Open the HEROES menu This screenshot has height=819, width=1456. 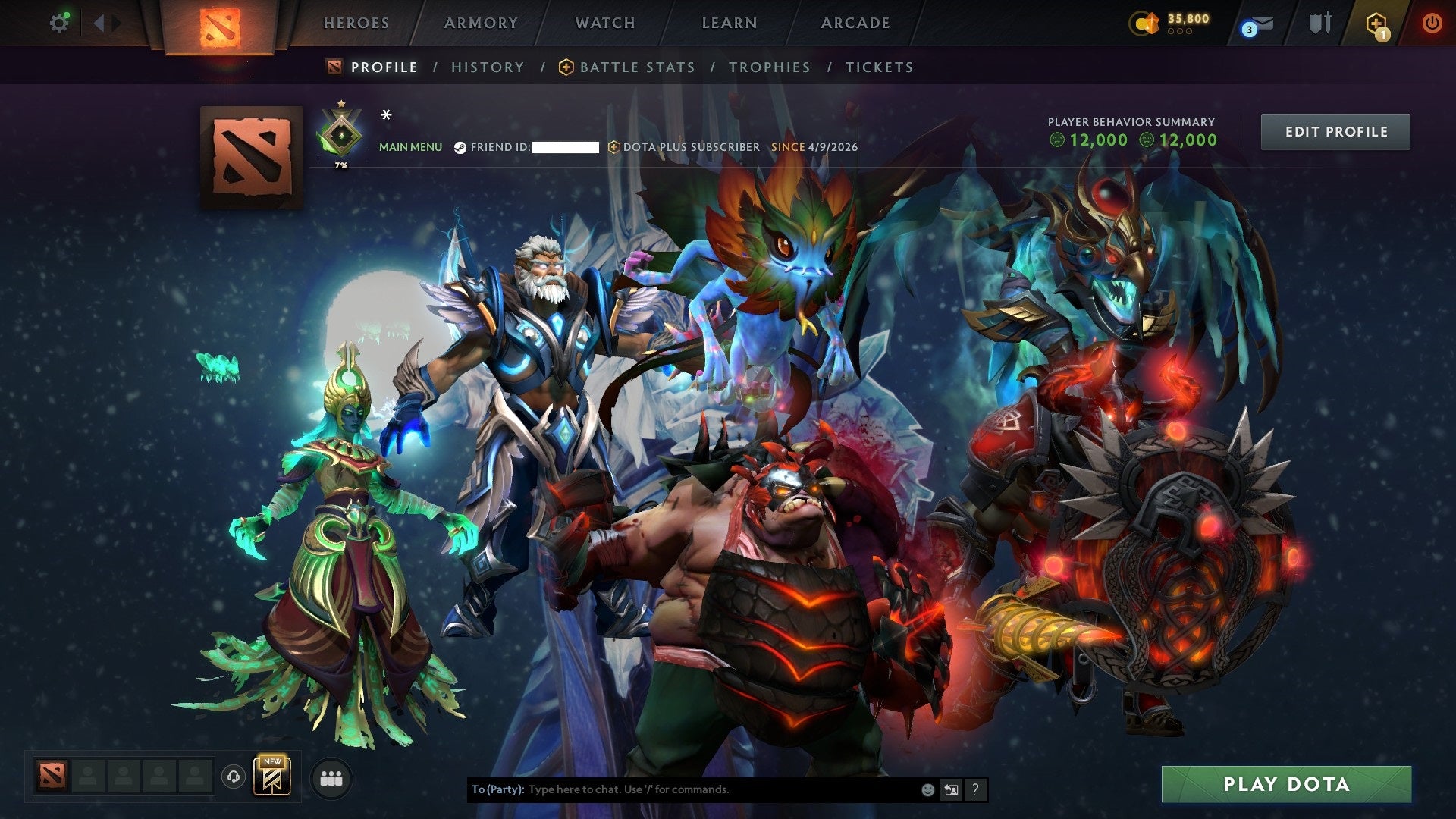click(356, 23)
